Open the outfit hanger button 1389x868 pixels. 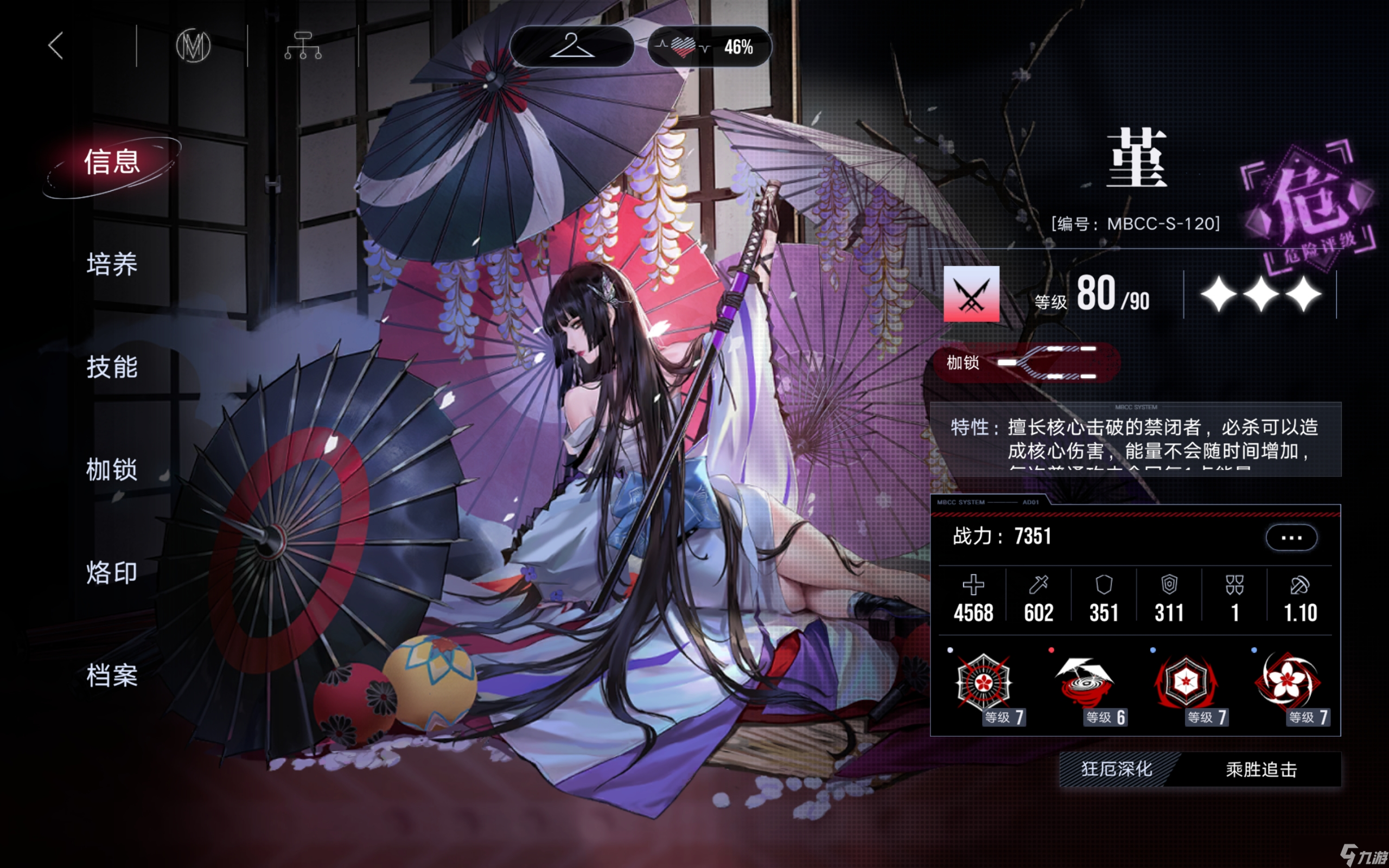click(x=571, y=46)
